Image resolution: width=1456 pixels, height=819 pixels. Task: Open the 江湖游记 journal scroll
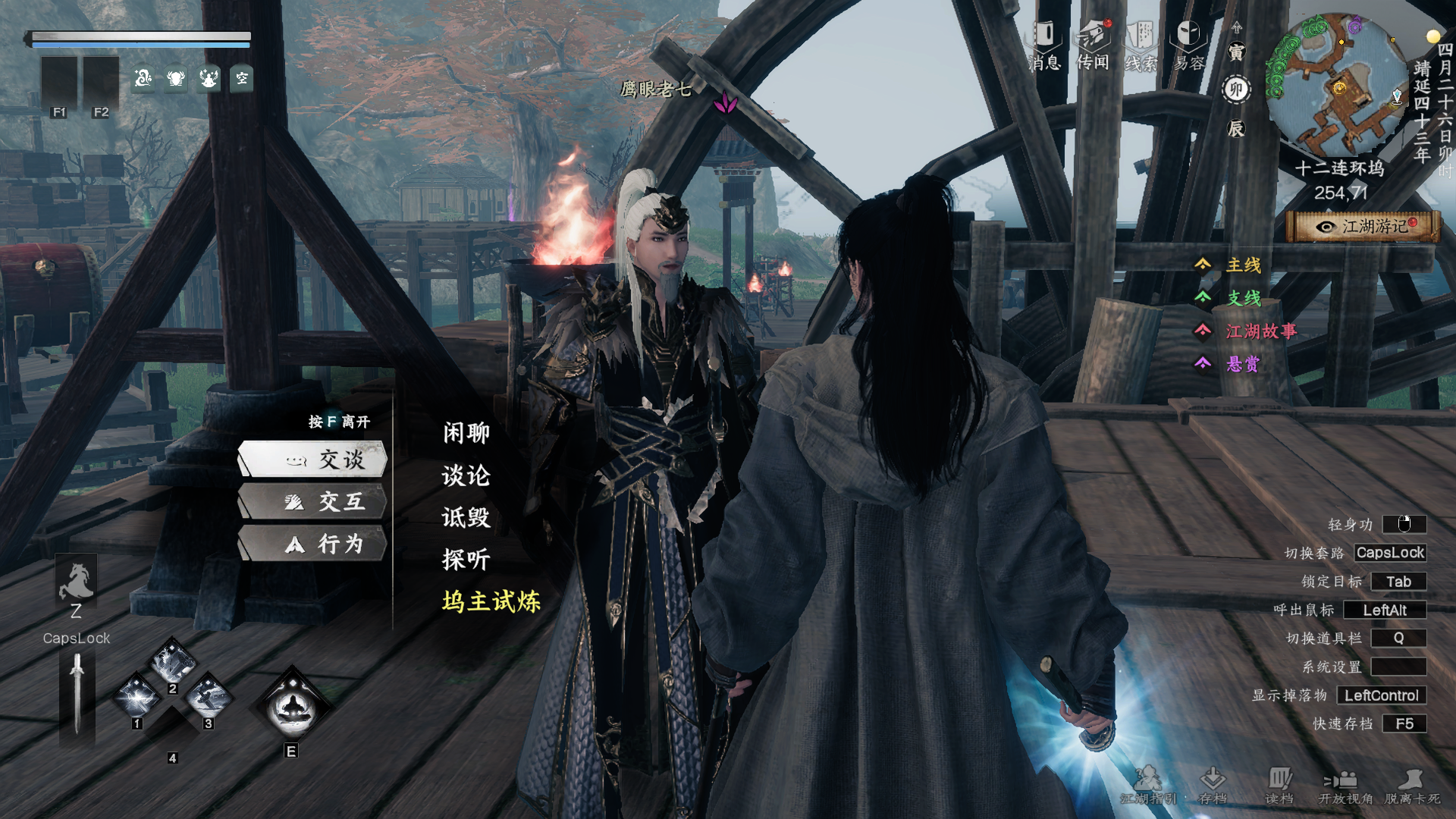click(1363, 227)
